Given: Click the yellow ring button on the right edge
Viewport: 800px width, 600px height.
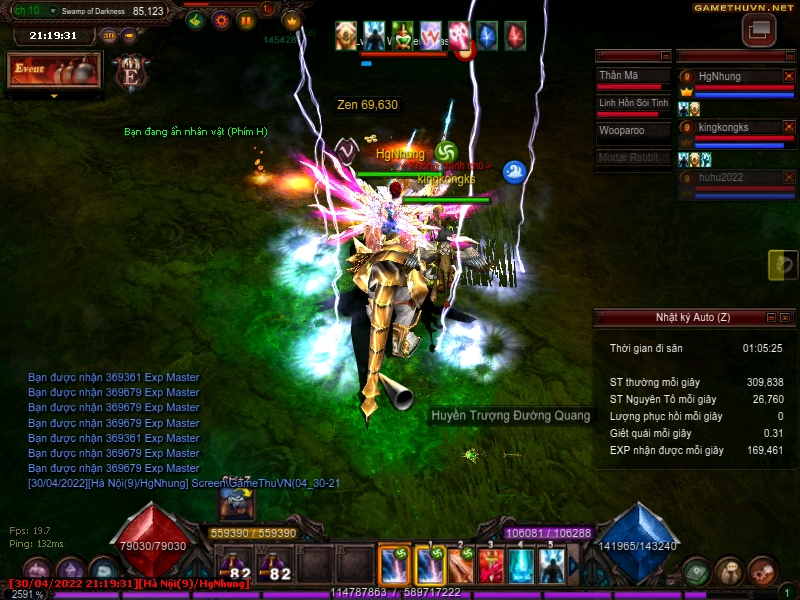Looking at the screenshot, I should pos(784,265).
